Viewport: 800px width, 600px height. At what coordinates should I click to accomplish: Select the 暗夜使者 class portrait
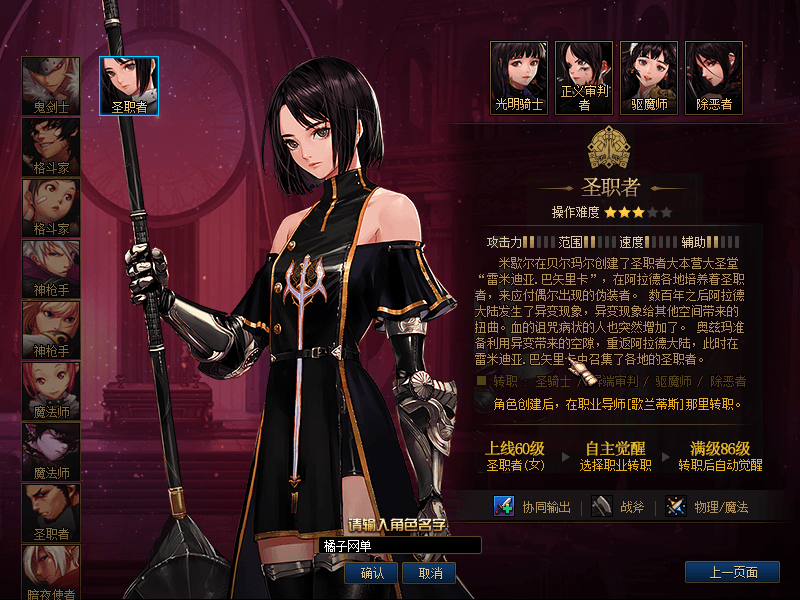pos(51,571)
